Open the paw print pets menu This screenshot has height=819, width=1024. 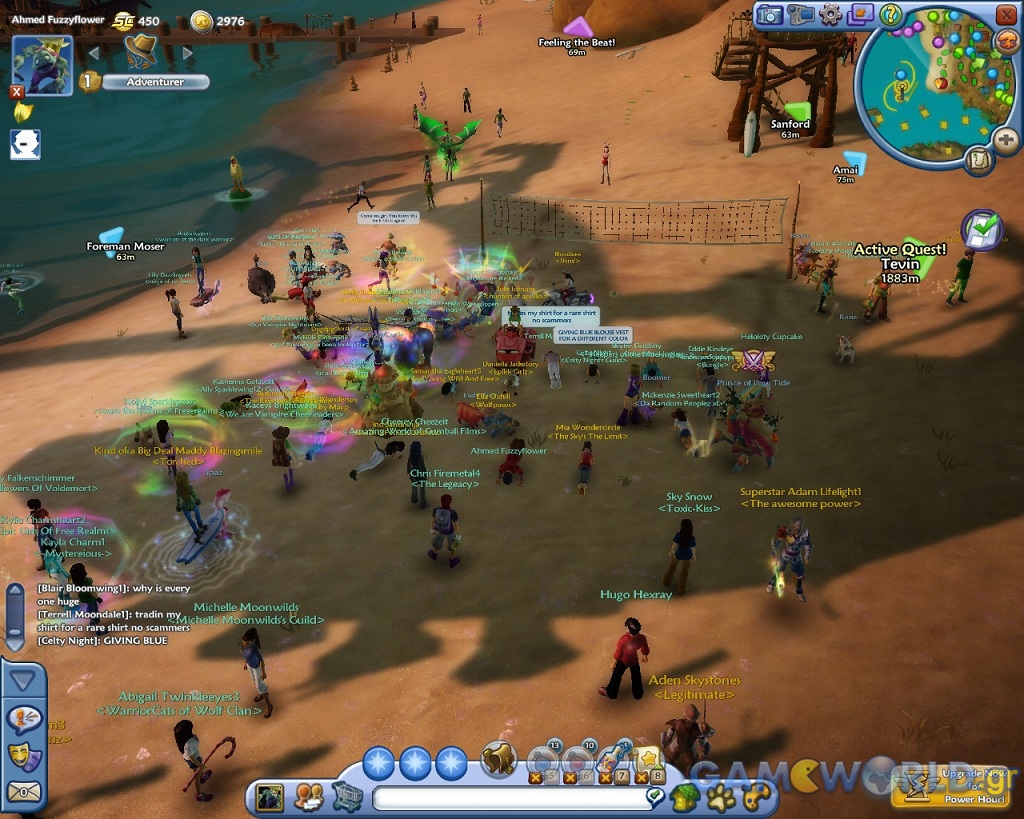point(721,797)
